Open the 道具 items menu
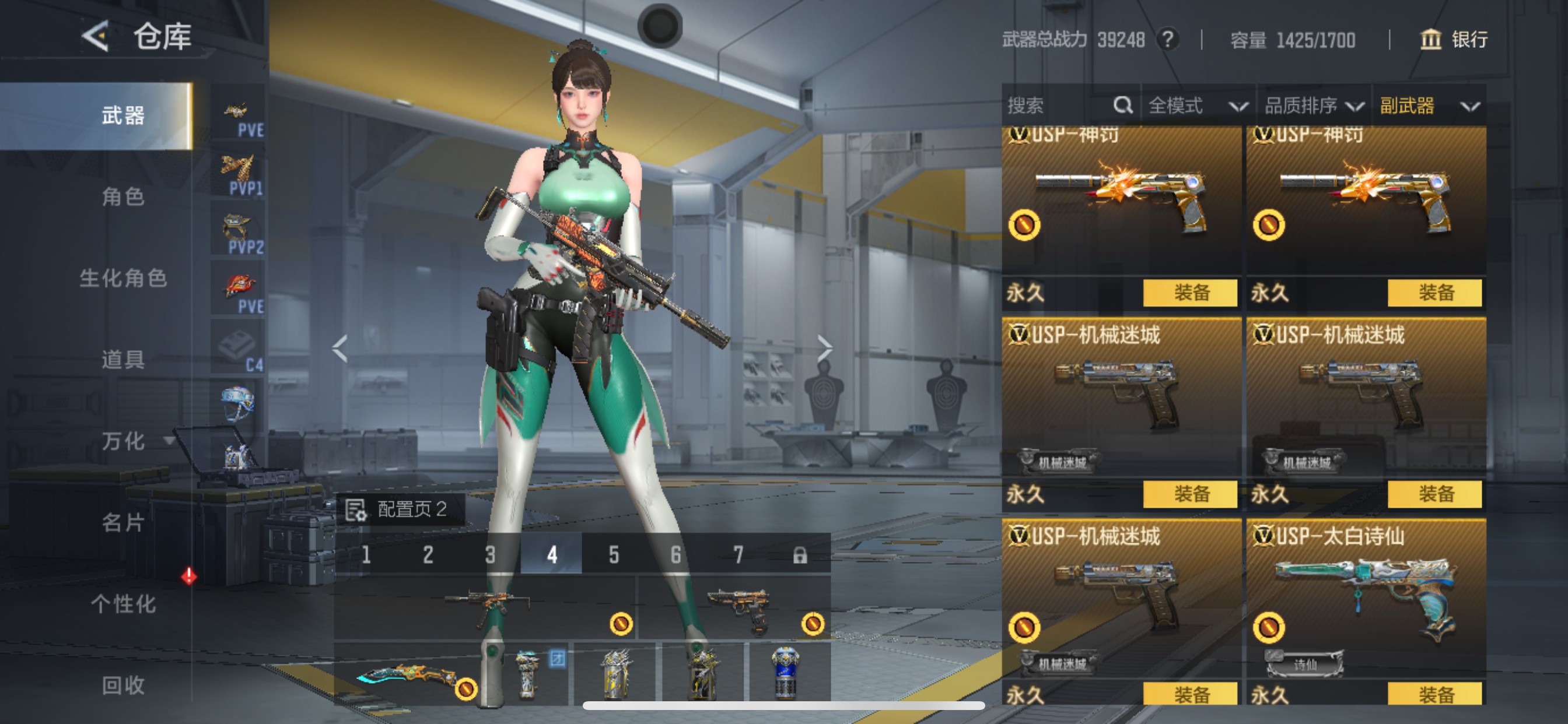Screen dimensions: 1568x724 coord(123,360)
